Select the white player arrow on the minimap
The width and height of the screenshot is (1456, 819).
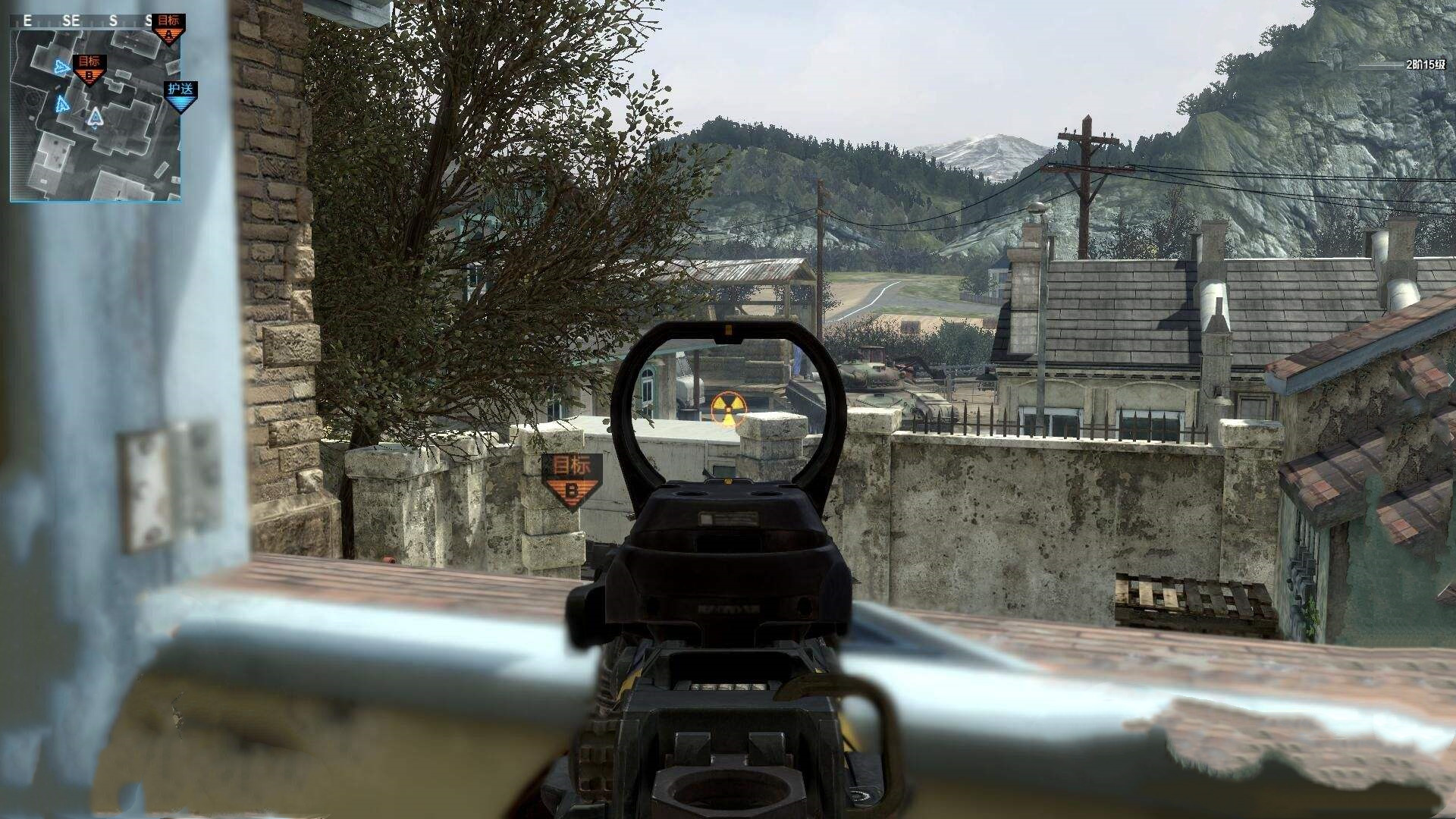point(95,118)
